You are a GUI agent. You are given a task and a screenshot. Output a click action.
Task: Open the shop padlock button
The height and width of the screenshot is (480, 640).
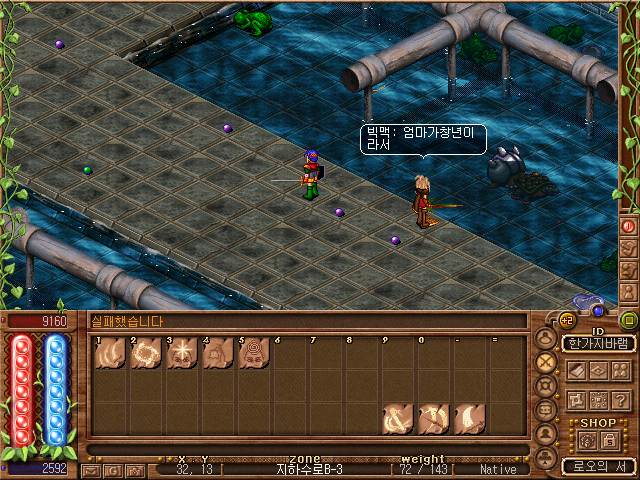coord(609,440)
